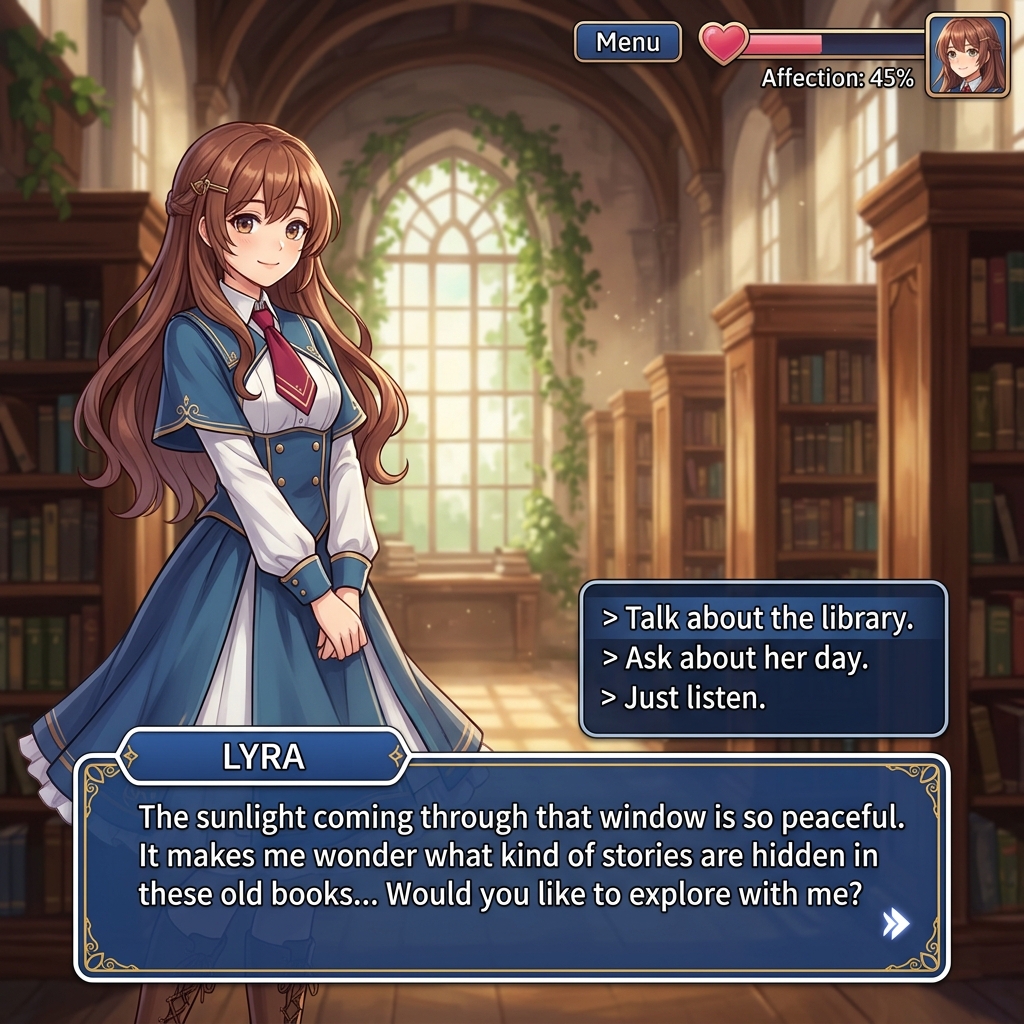Advance dialogue with the double-arrow icon
This screenshot has height=1024, width=1024.
point(895,925)
